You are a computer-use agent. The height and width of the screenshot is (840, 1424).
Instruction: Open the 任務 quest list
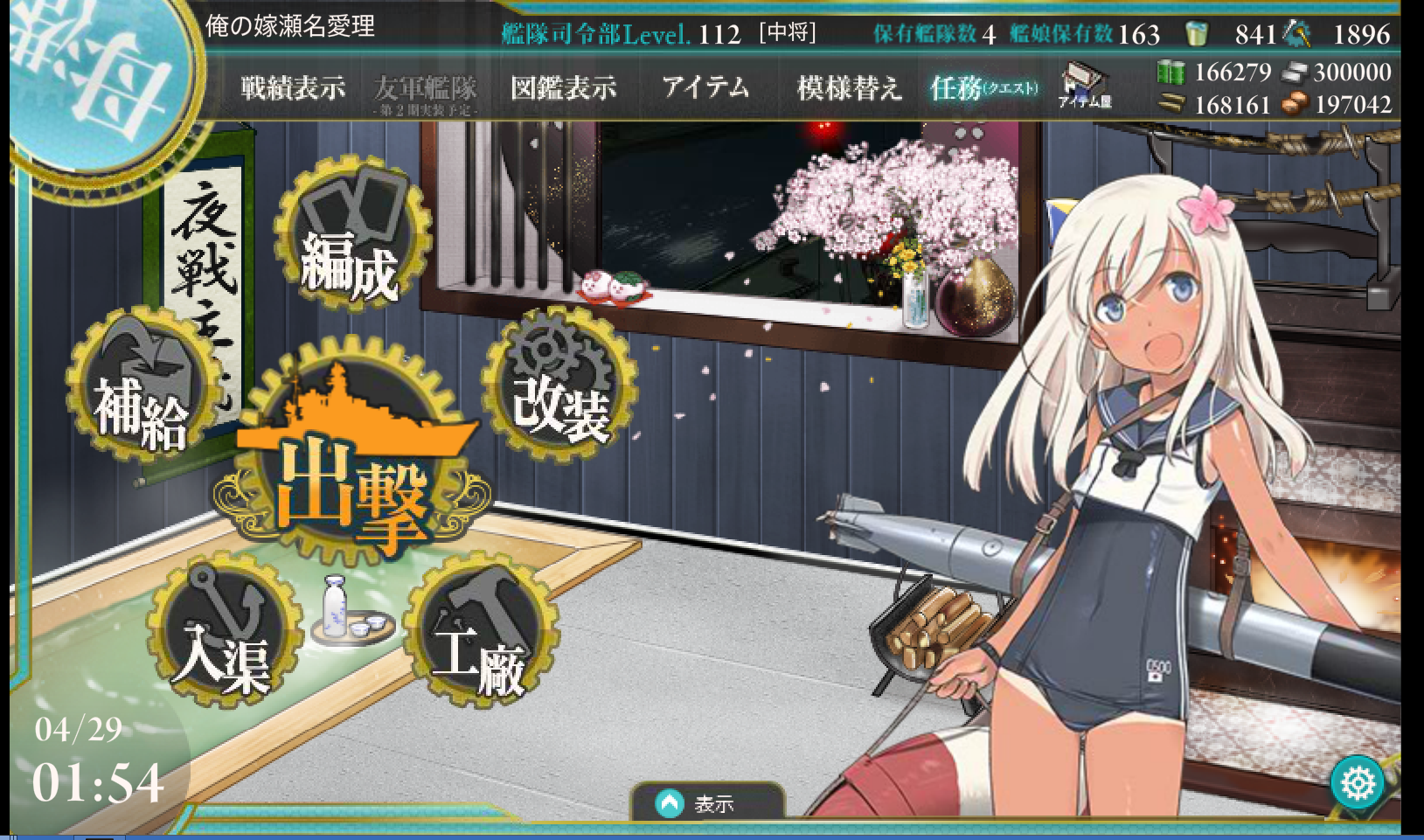983,88
